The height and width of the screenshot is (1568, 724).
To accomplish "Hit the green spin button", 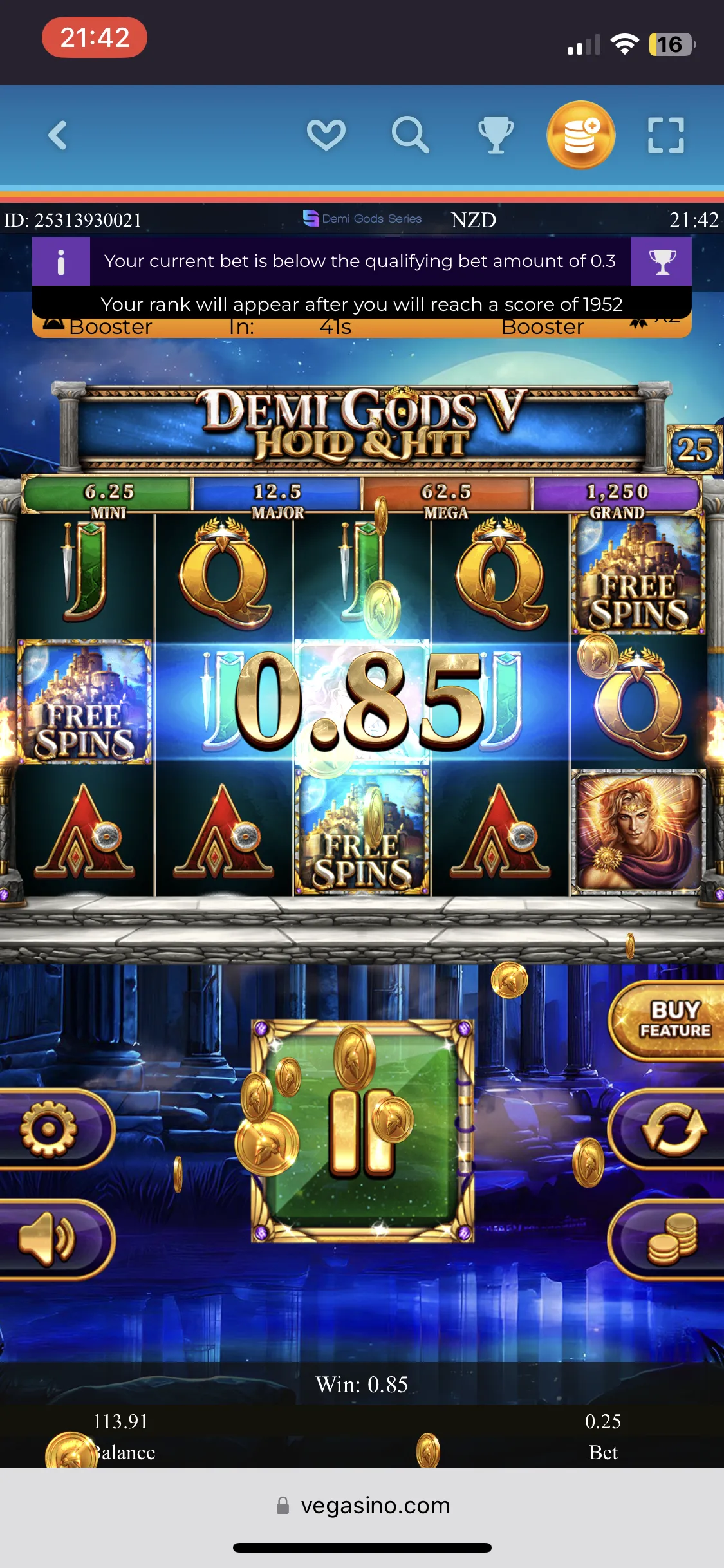I will coord(362,1131).
